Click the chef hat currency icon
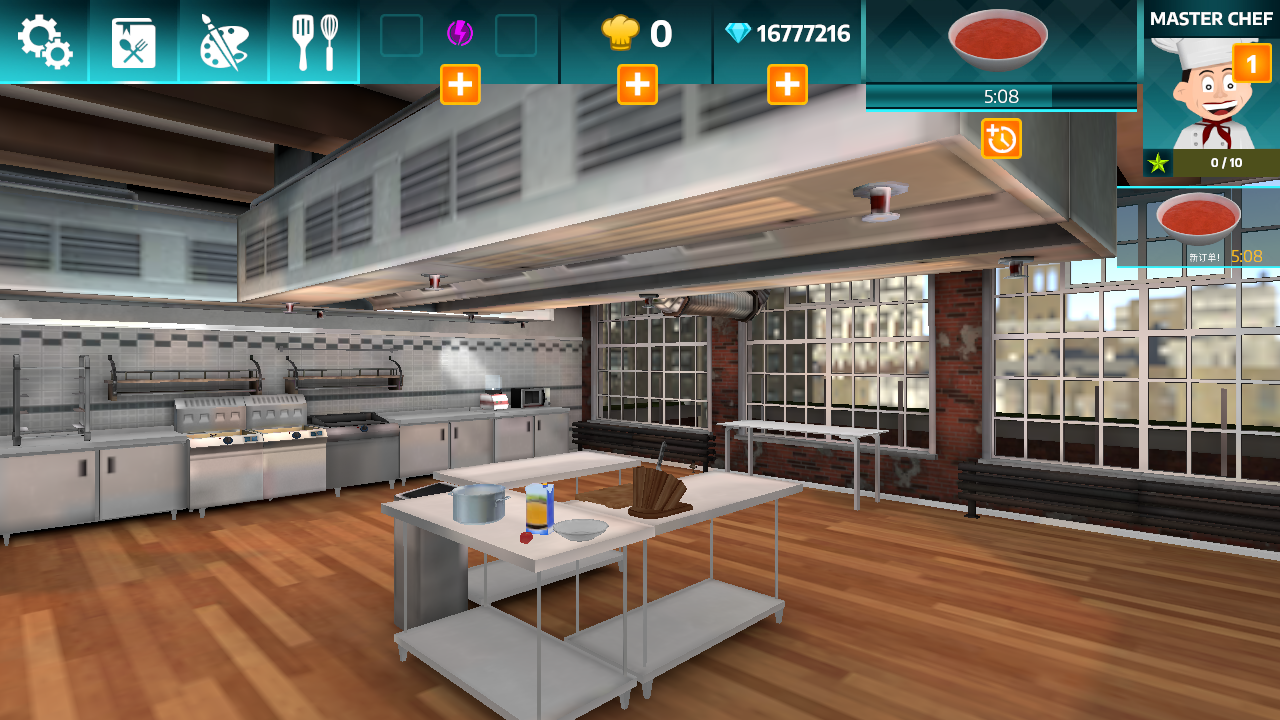The width and height of the screenshot is (1280, 720). (x=620, y=34)
